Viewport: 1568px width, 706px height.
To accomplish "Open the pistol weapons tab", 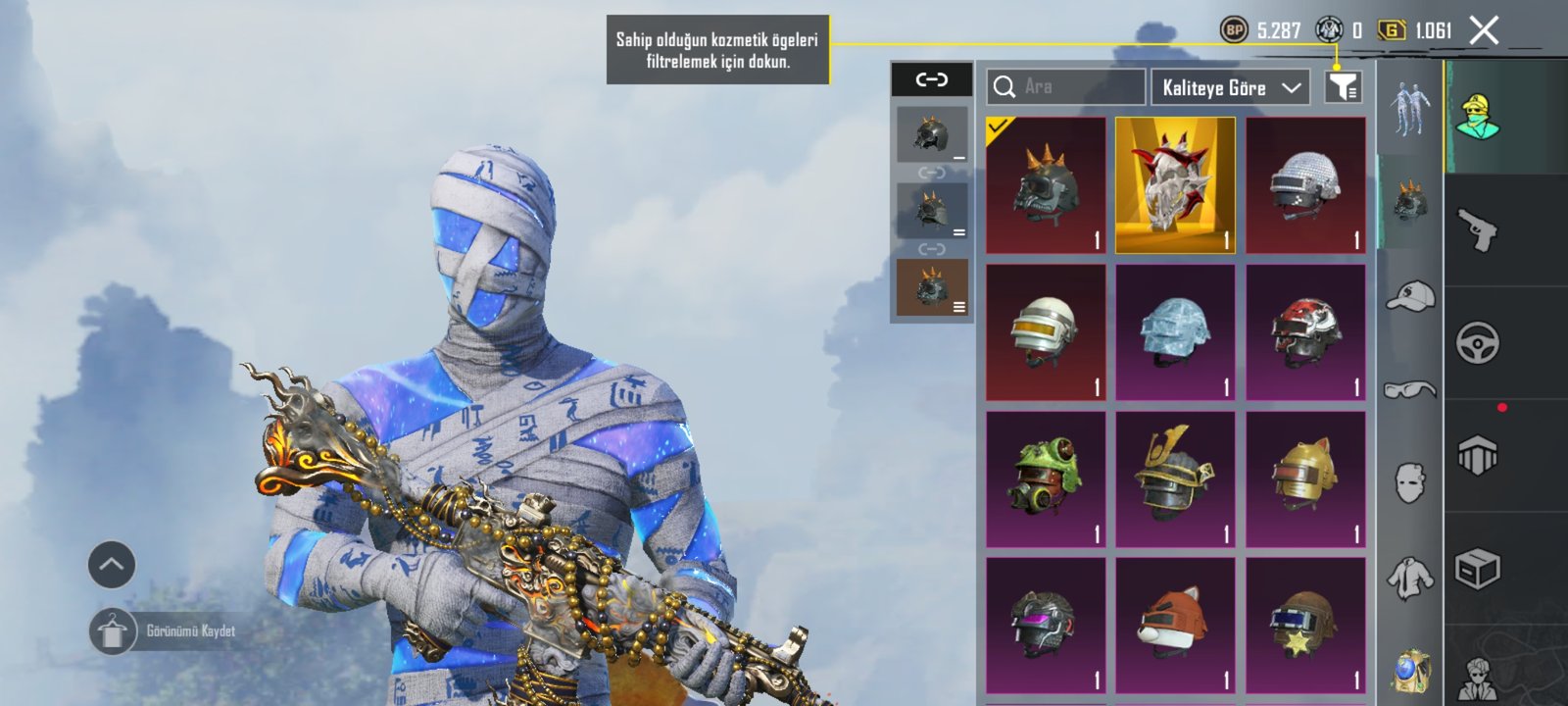I will (x=1477, y=230).
